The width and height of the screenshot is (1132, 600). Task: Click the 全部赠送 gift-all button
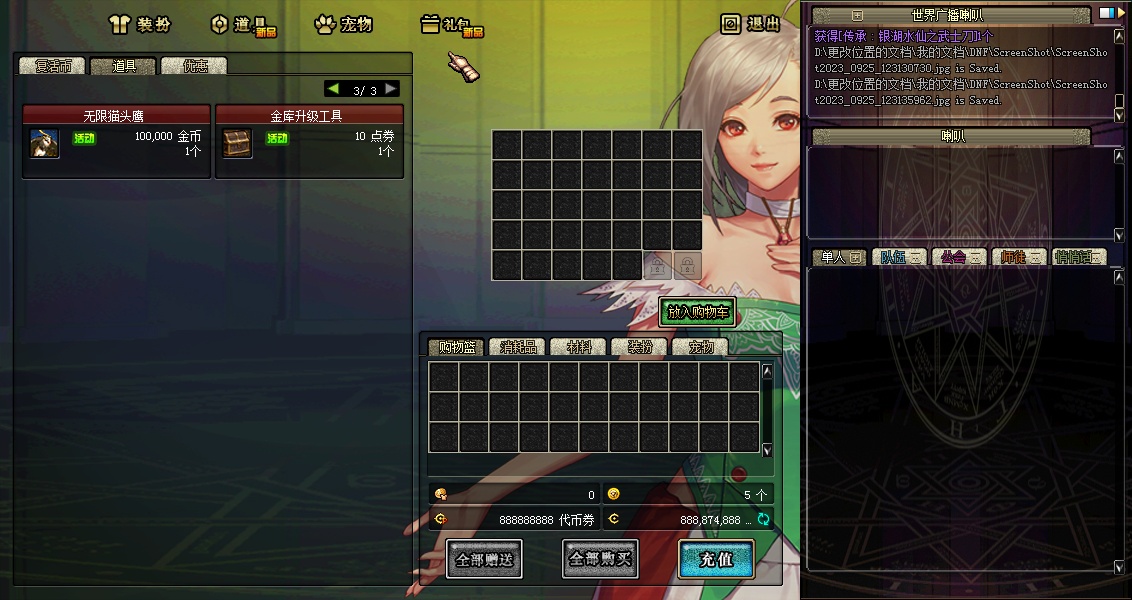tap(484, 559)
